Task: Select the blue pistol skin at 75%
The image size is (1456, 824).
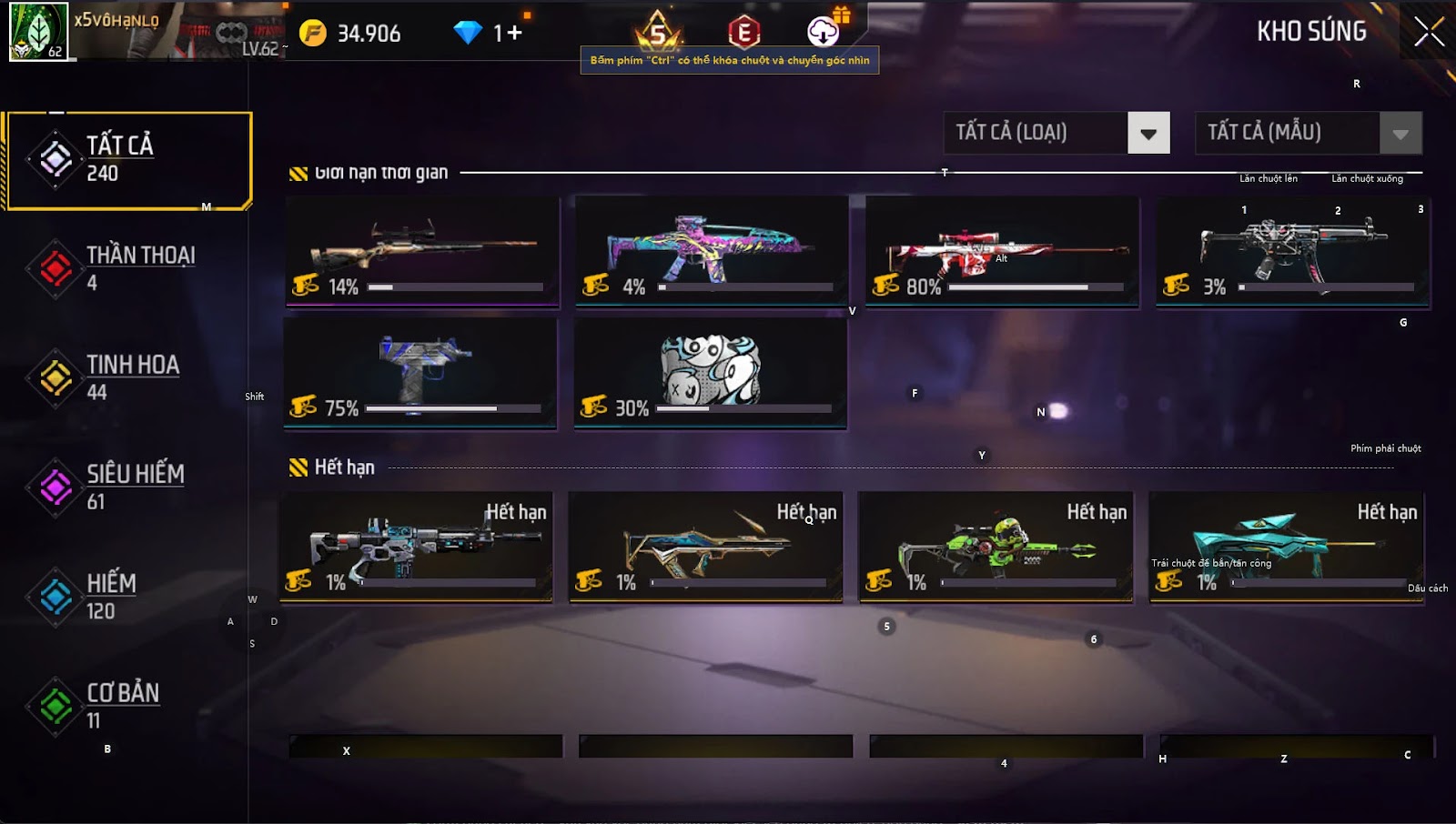Action: tap(420, 372)
